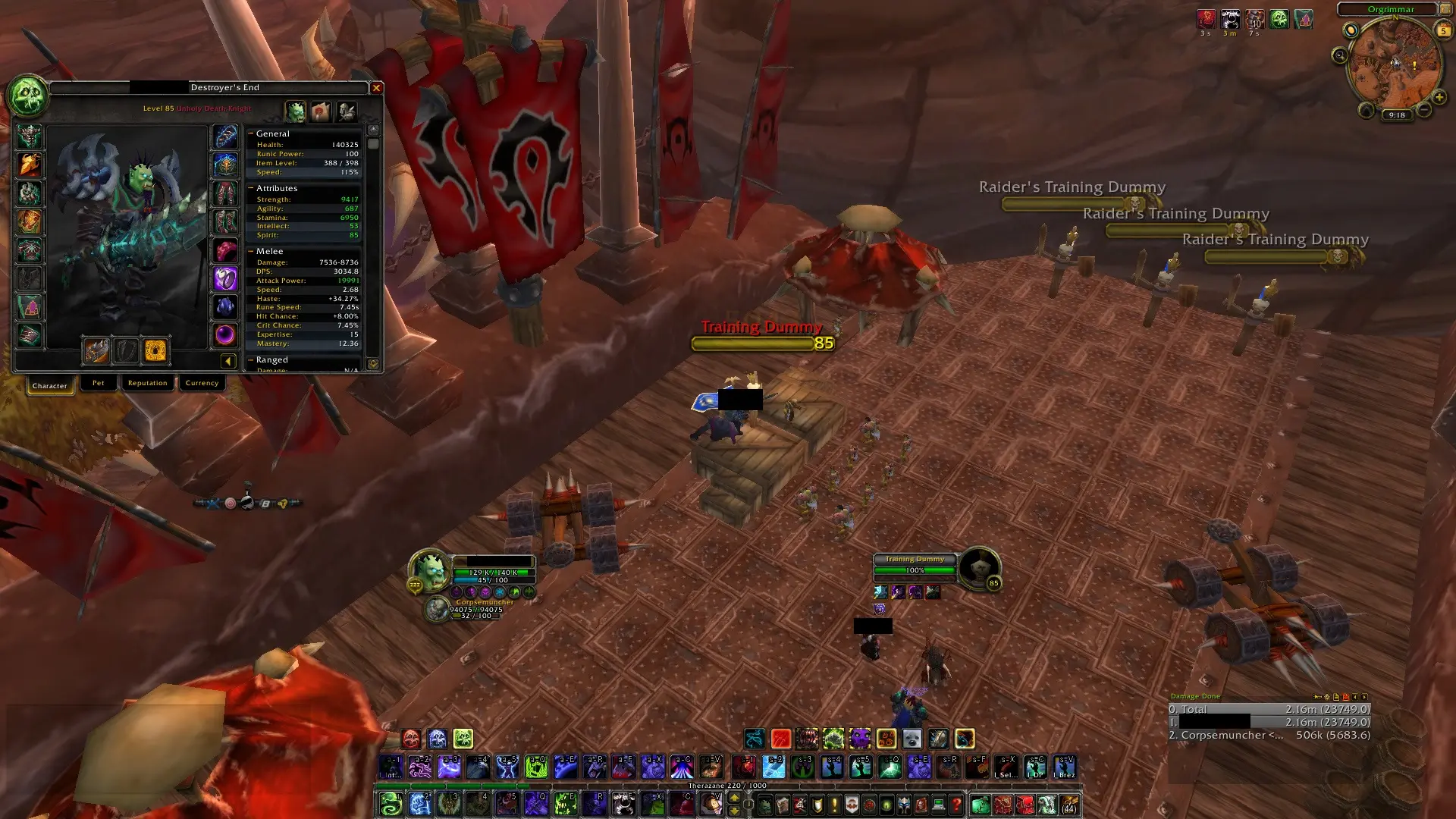1456x819 pixels.
Task: Click the Orgrimmar minimap
Action: (1394, 64)
